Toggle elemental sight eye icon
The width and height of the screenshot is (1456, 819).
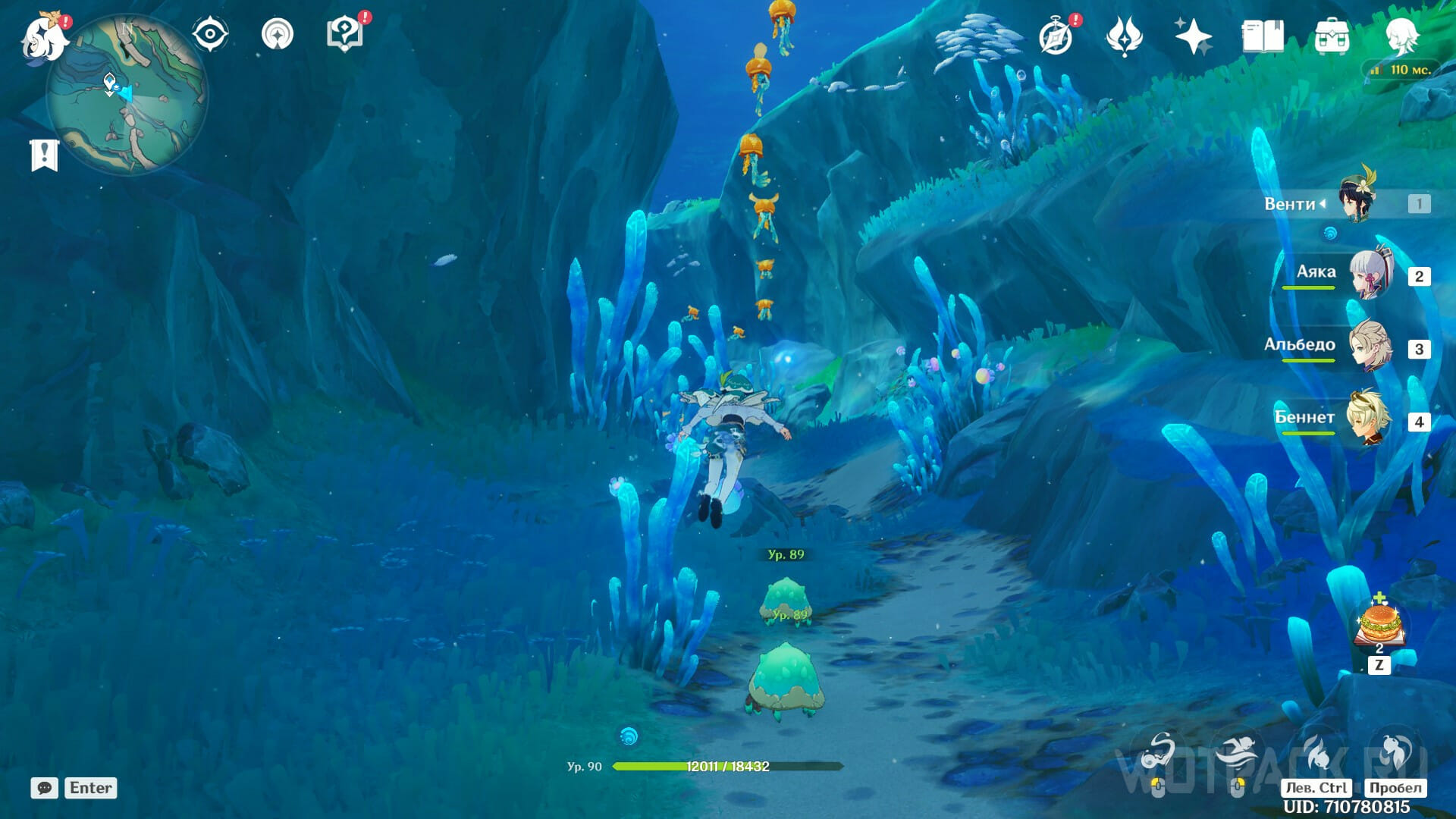click(x=210, y=35)
